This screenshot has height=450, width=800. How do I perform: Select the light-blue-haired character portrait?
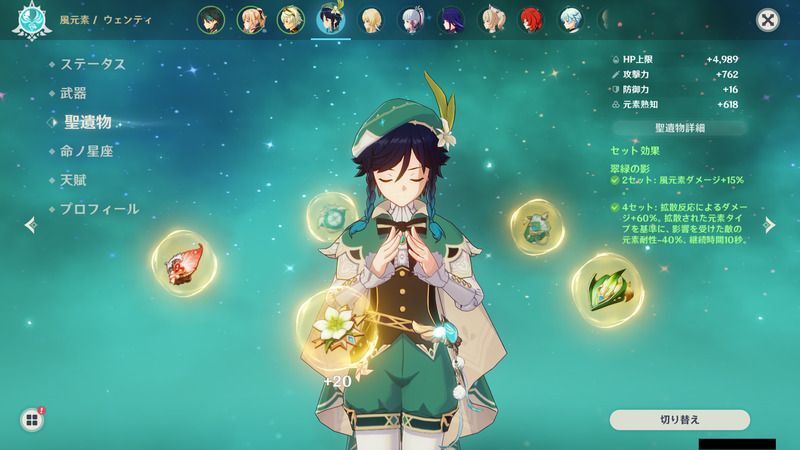(x=570, y=18)
